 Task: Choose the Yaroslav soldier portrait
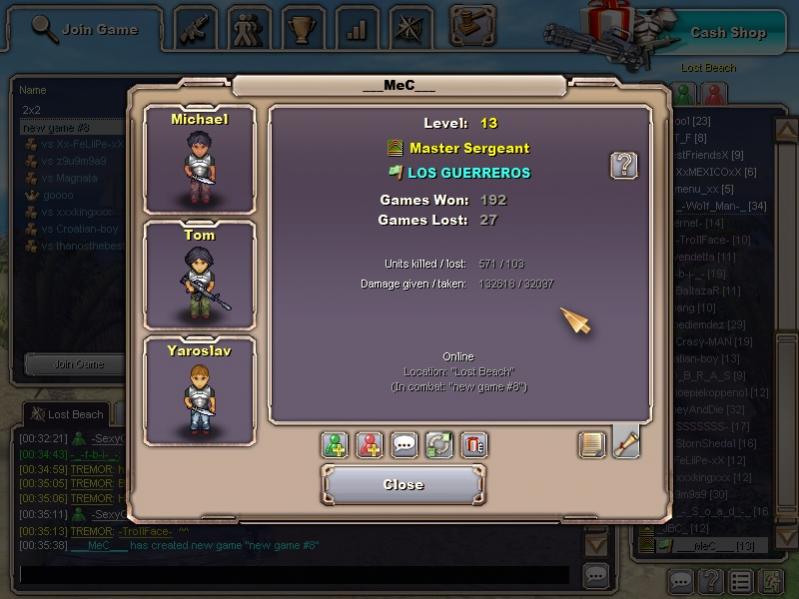199,390
